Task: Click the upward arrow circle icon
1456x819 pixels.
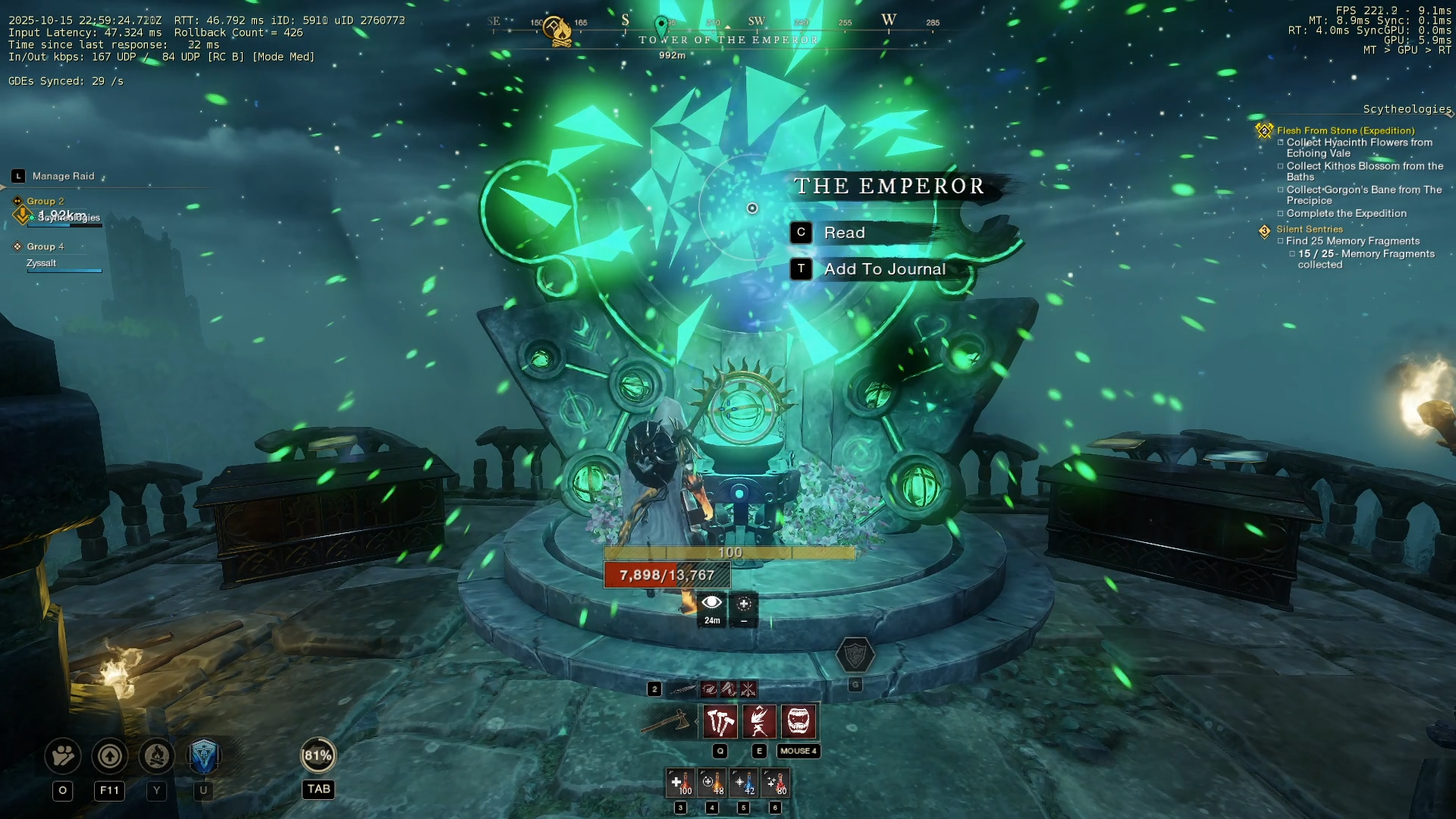Action: (x=110, y=756)
